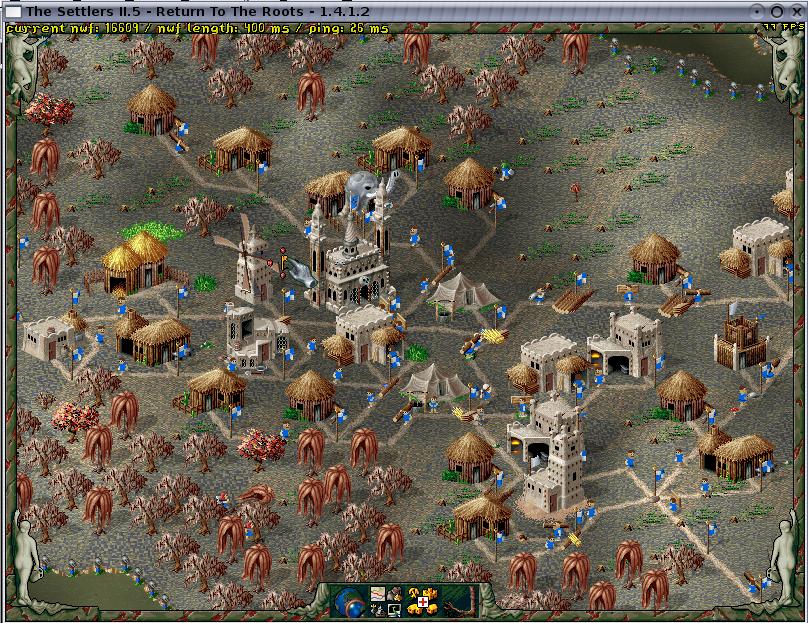Open the window menu in the title bar

pyautogui.click(x=14, y=10)
